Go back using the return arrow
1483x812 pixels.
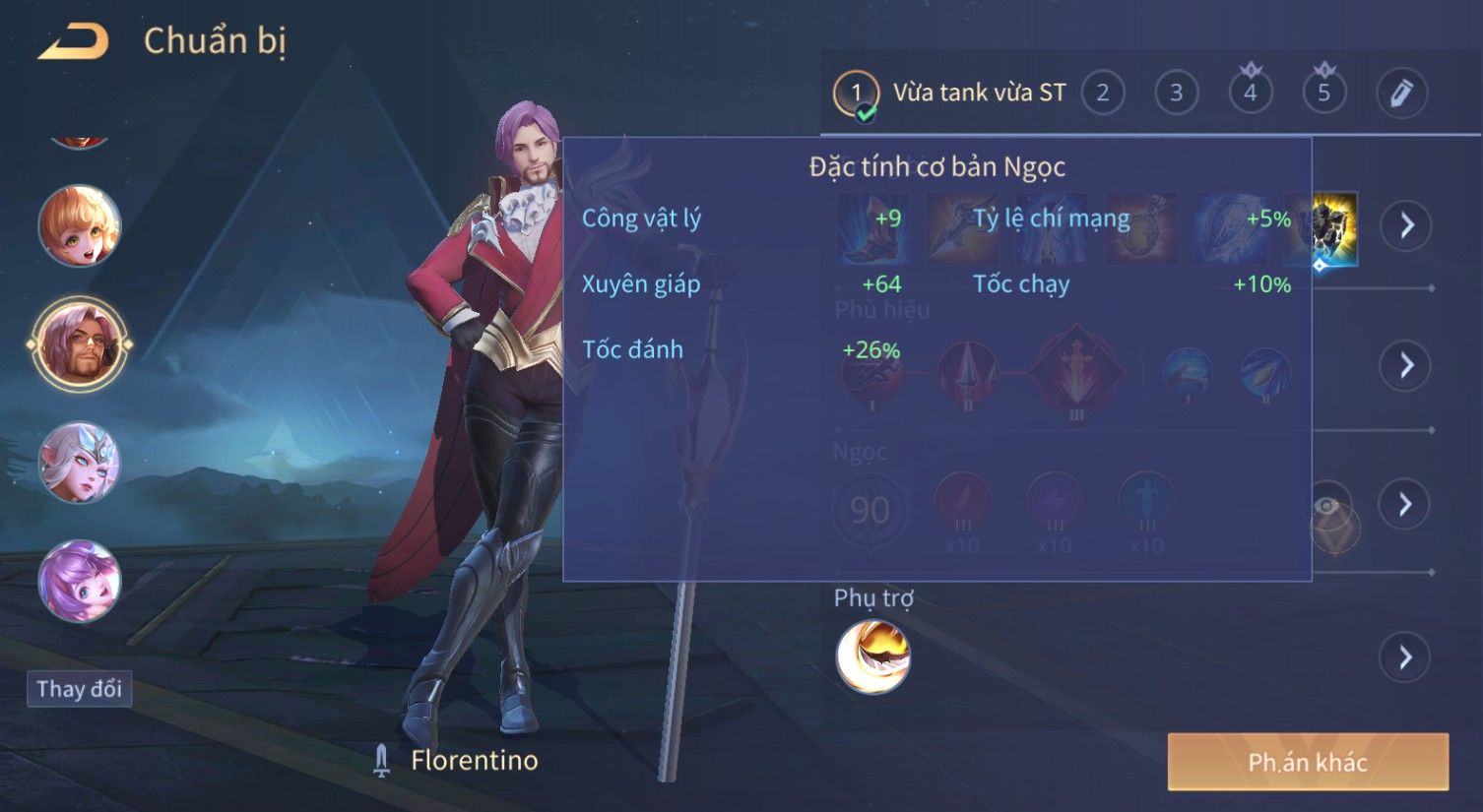tap(74, 41)
